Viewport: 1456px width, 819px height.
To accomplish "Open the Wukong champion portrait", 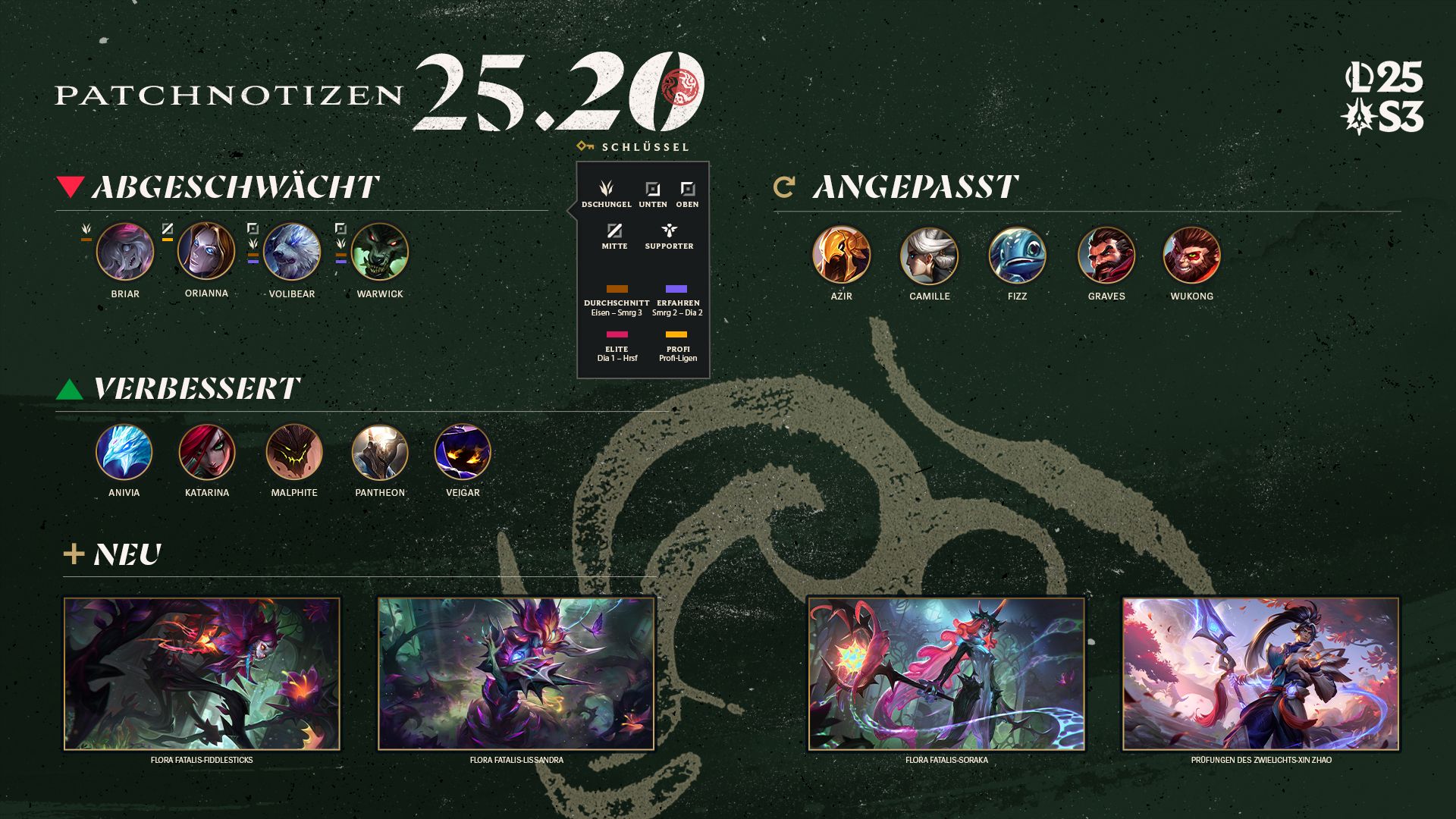I will pos(1191,256).
